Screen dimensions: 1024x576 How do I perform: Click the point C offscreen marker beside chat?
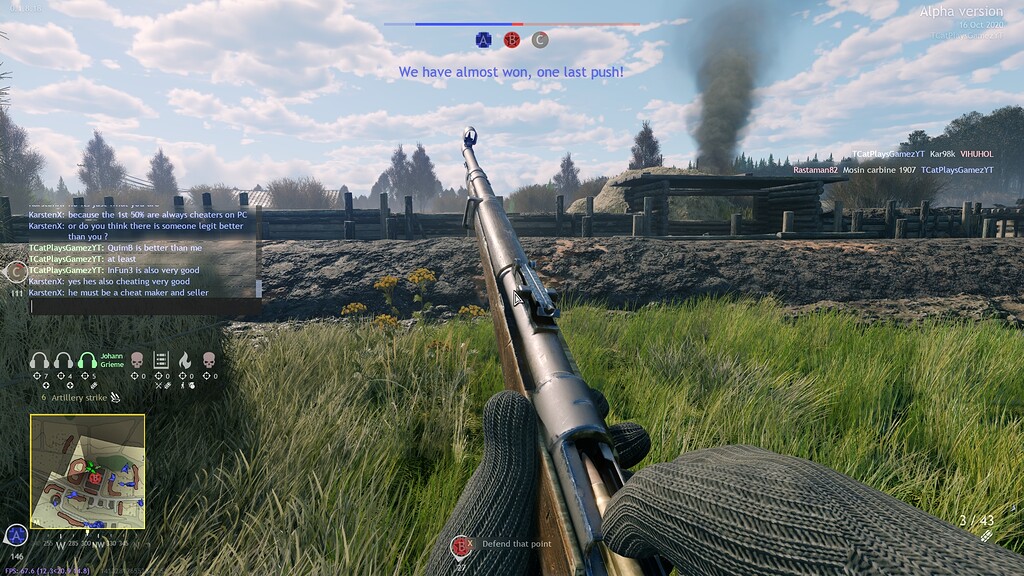pyautogui.click(x=16, y=270)
